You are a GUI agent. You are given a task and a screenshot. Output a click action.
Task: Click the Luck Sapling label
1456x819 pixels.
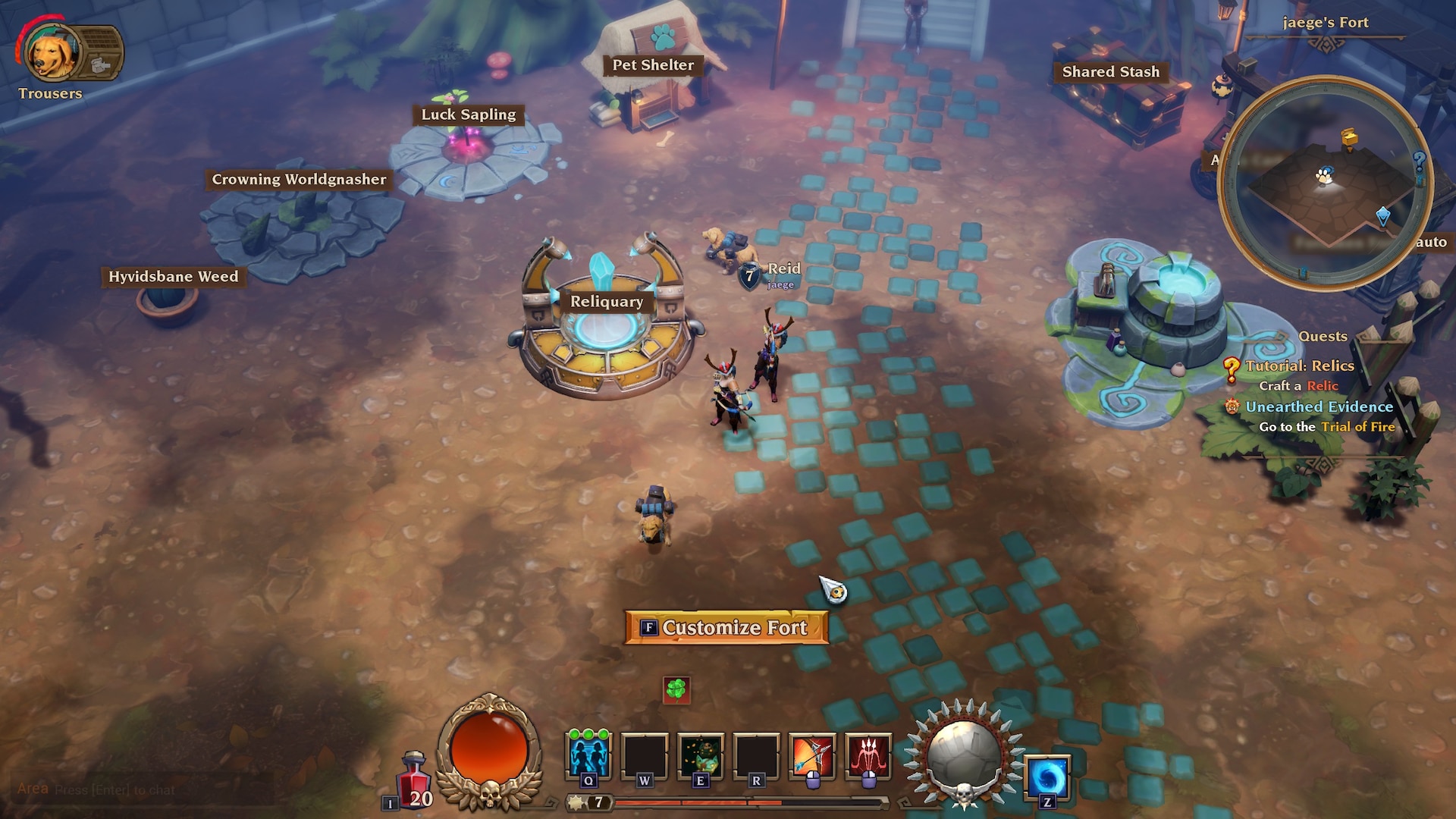pyautogui.click(x=468, y=115)
